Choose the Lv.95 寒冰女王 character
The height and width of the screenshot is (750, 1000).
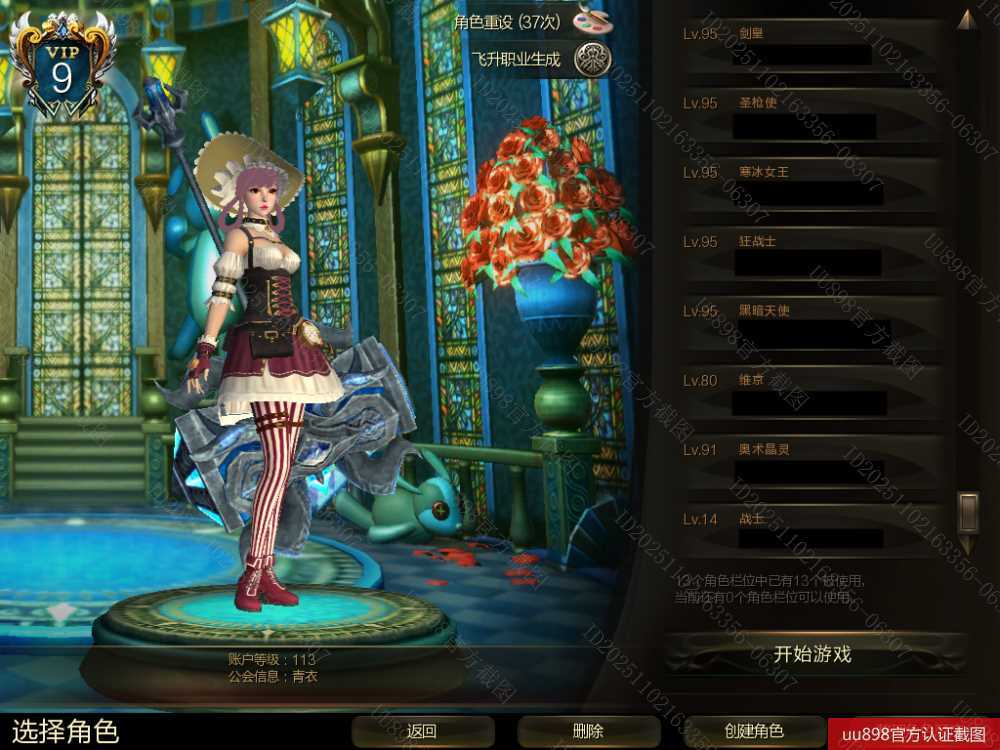point(810,185)
